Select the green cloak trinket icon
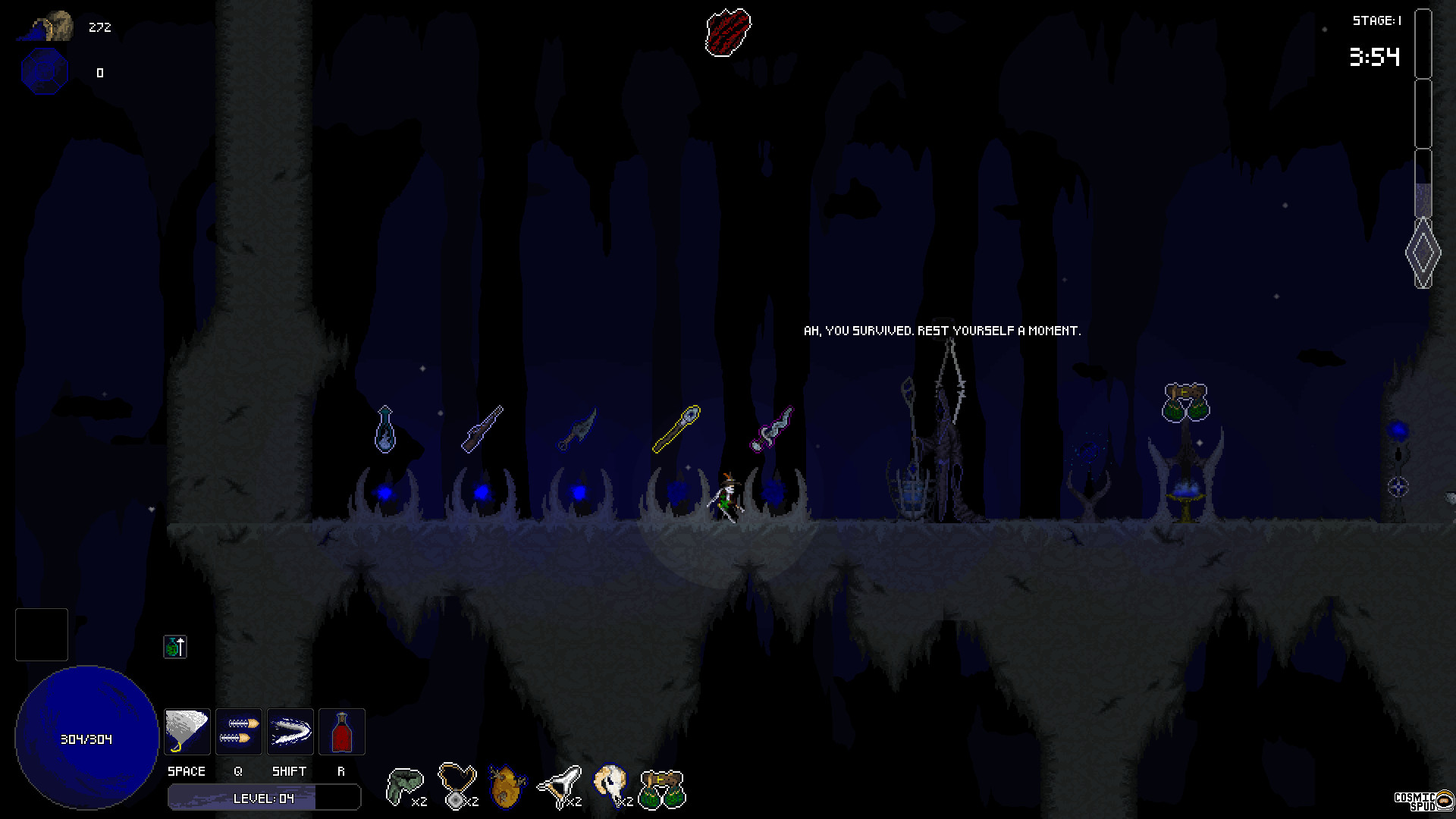1456x819 pixels. [406, 783]
